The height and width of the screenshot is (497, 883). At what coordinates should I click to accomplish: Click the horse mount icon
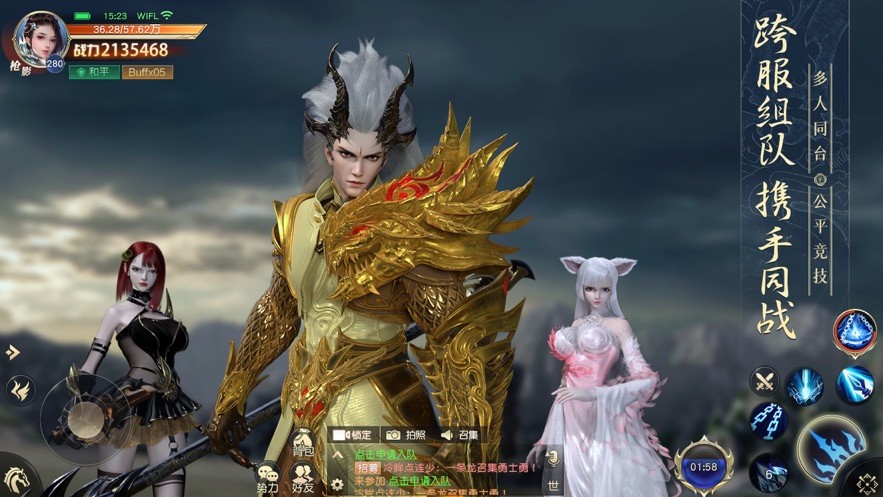14,478
